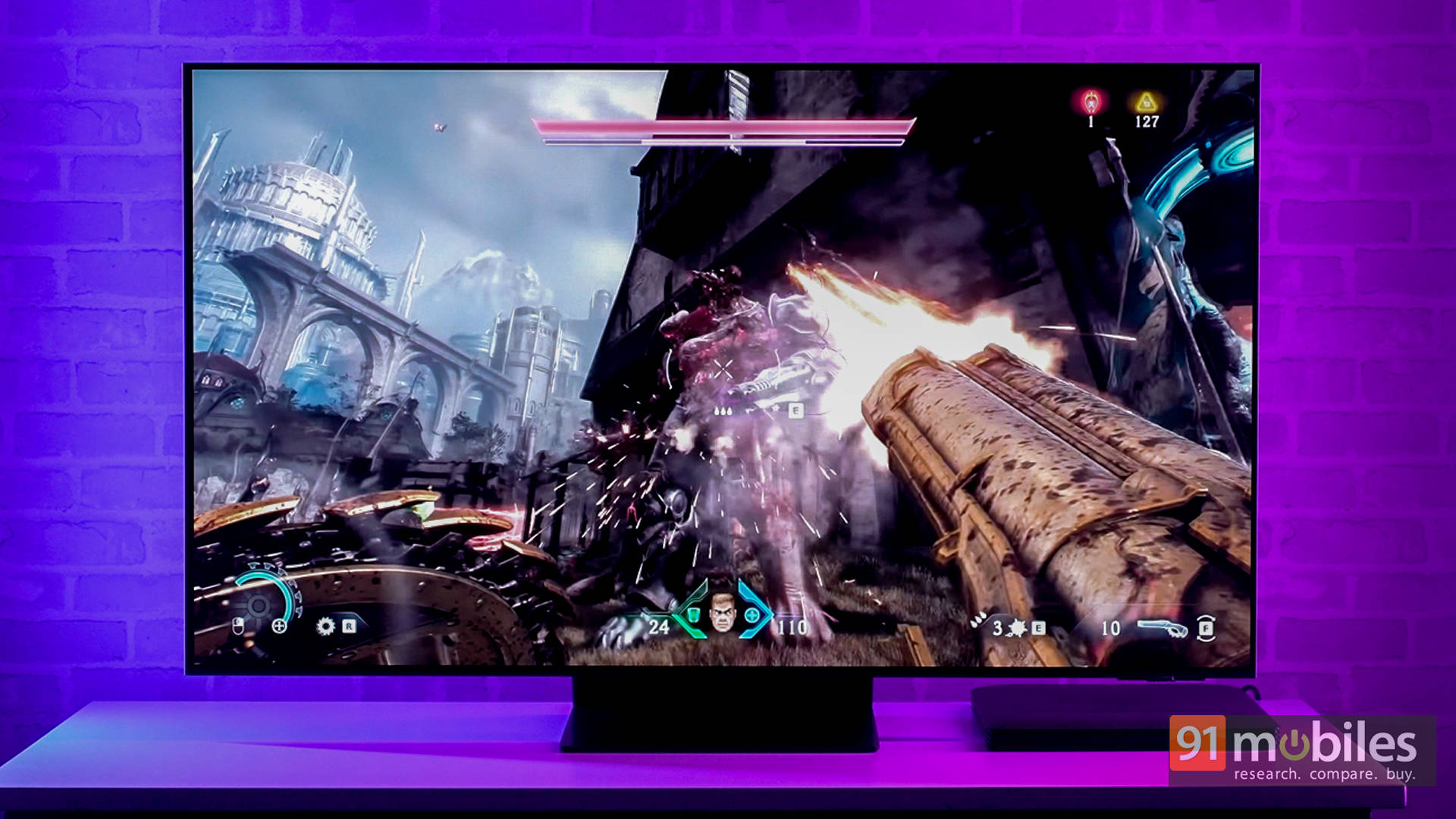
Task: Click the Doom Slayer face portrait
Action: click(x=722, y=613)
